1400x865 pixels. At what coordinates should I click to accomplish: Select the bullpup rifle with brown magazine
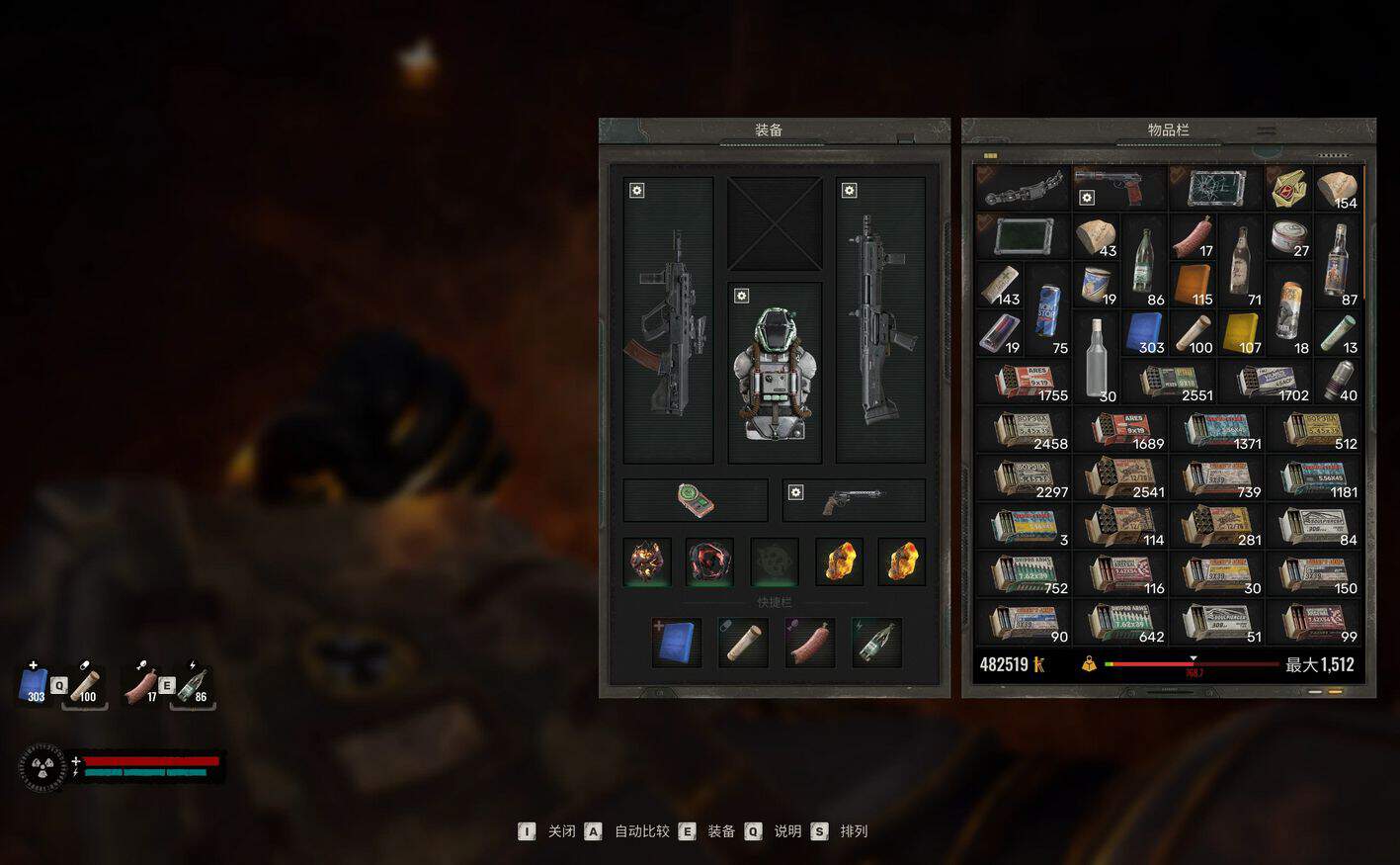(x=668, y=321)
